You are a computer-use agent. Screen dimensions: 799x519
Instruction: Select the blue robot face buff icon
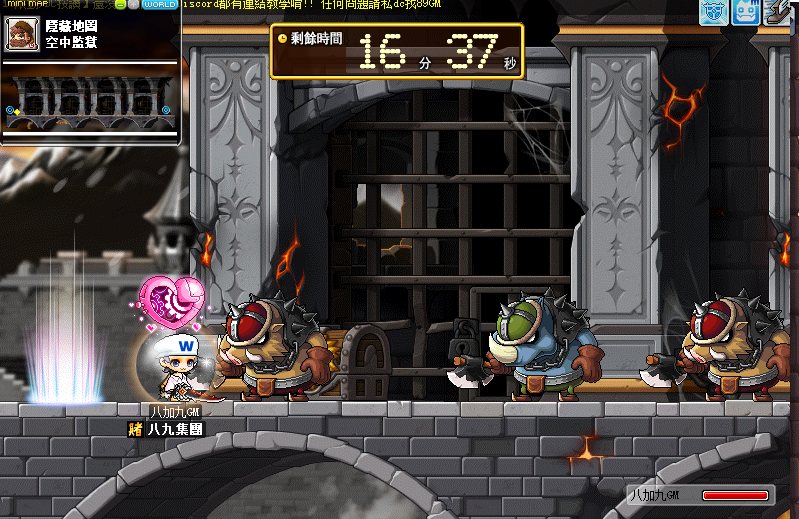[x=748, y=11]
